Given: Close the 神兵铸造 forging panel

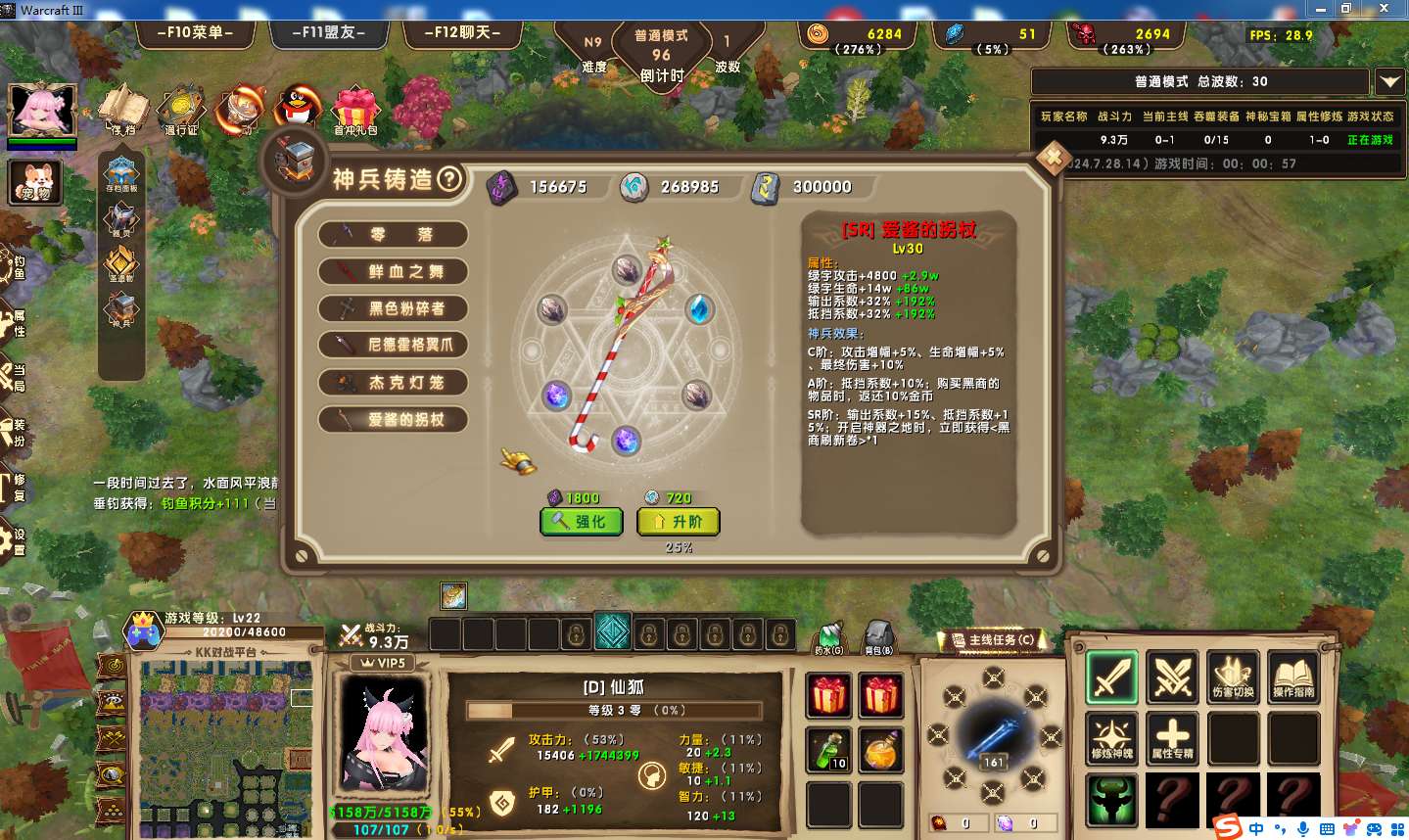Looking at the screenshot, I should tap(1053, 158).
